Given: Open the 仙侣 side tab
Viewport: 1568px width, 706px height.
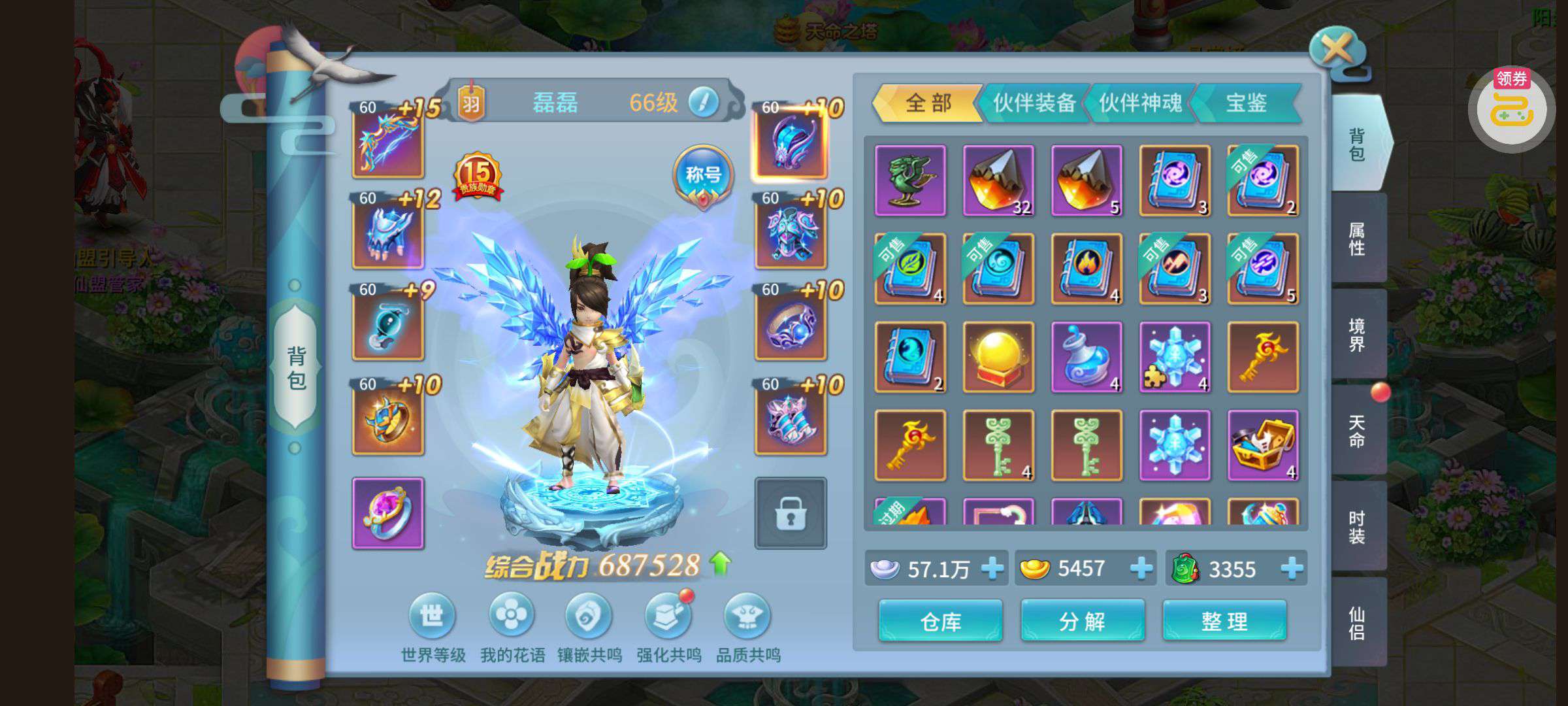Looking at the screenshot, I should pos(1357,623).
